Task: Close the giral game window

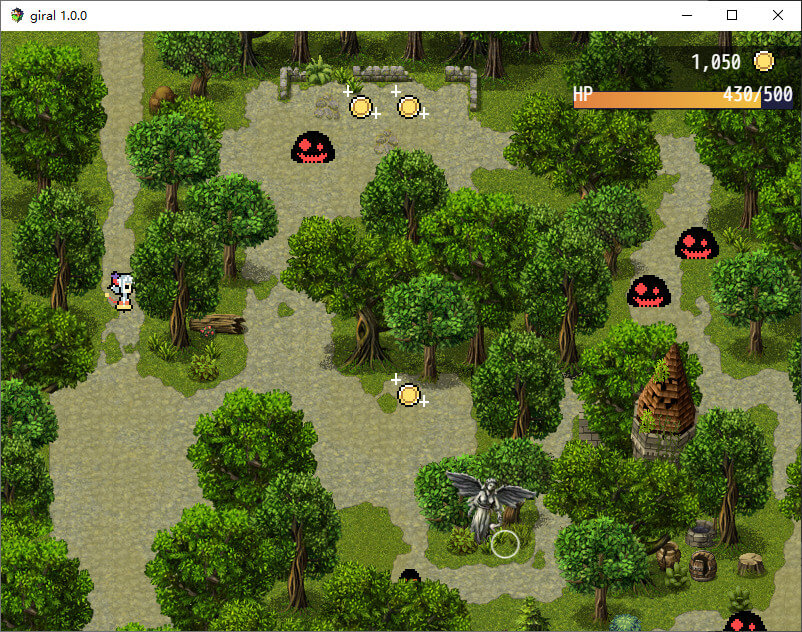Action: pyautogui.click(x=778, y=15)
